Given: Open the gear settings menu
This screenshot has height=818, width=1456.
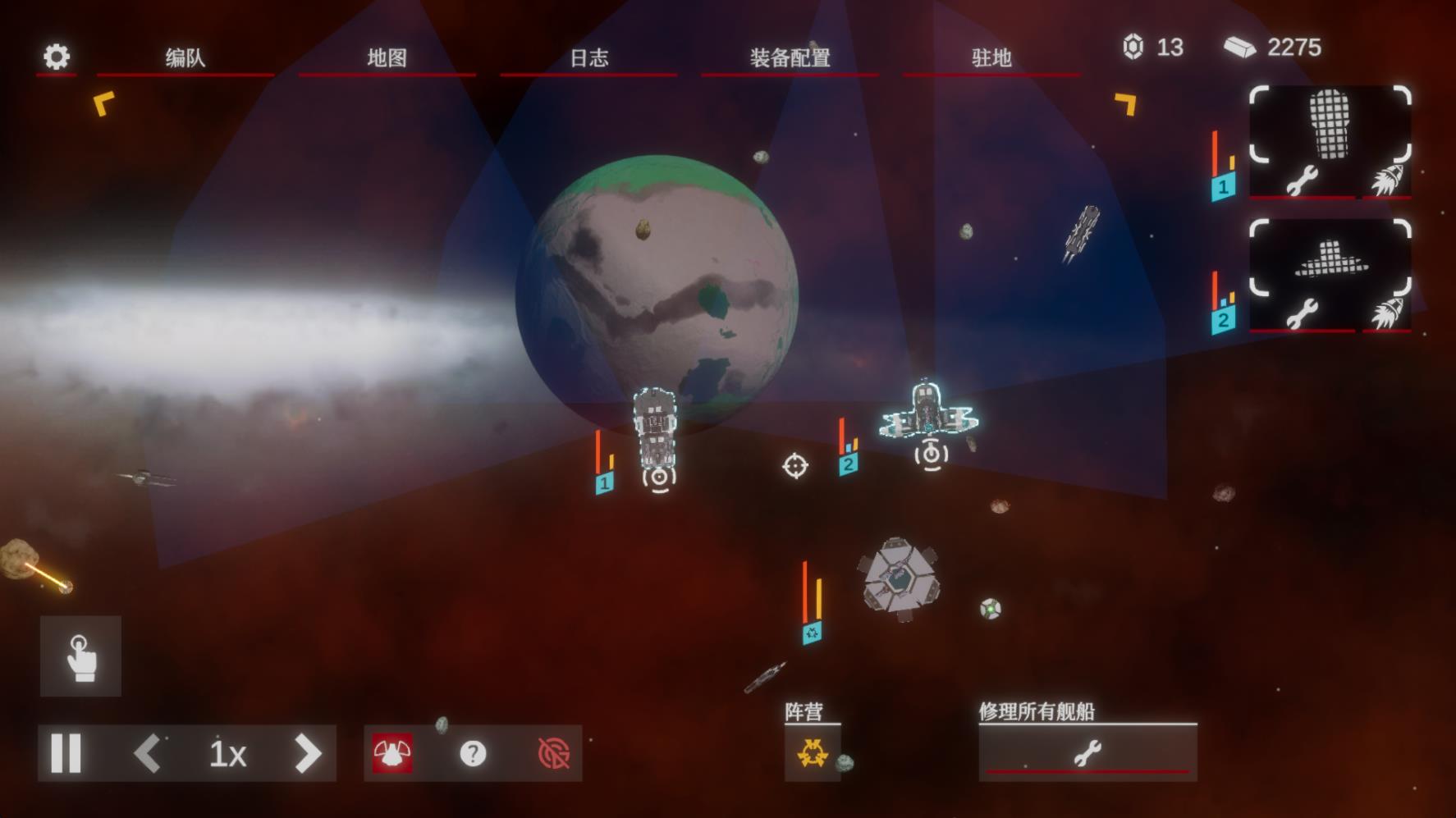Looking at the screenshot, I should point(57,57).
